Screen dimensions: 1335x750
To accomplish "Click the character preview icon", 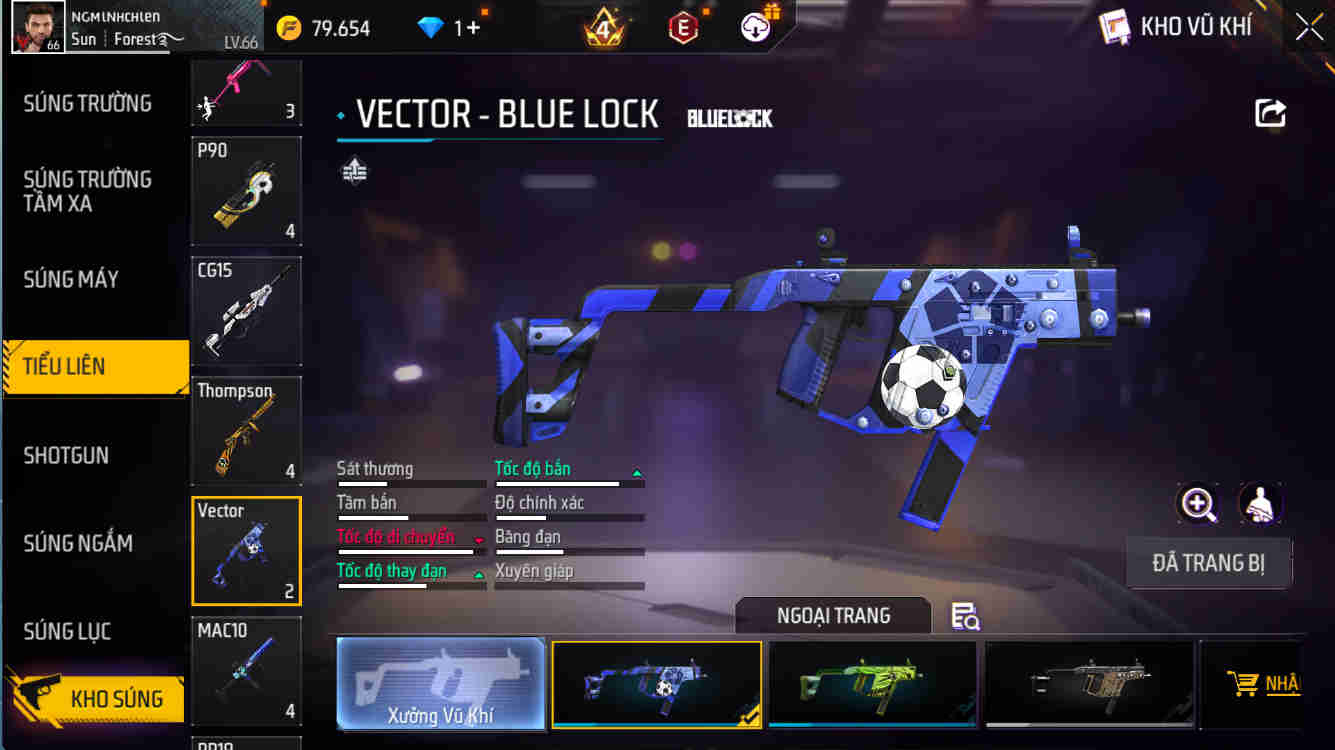I will point(1261,505).
